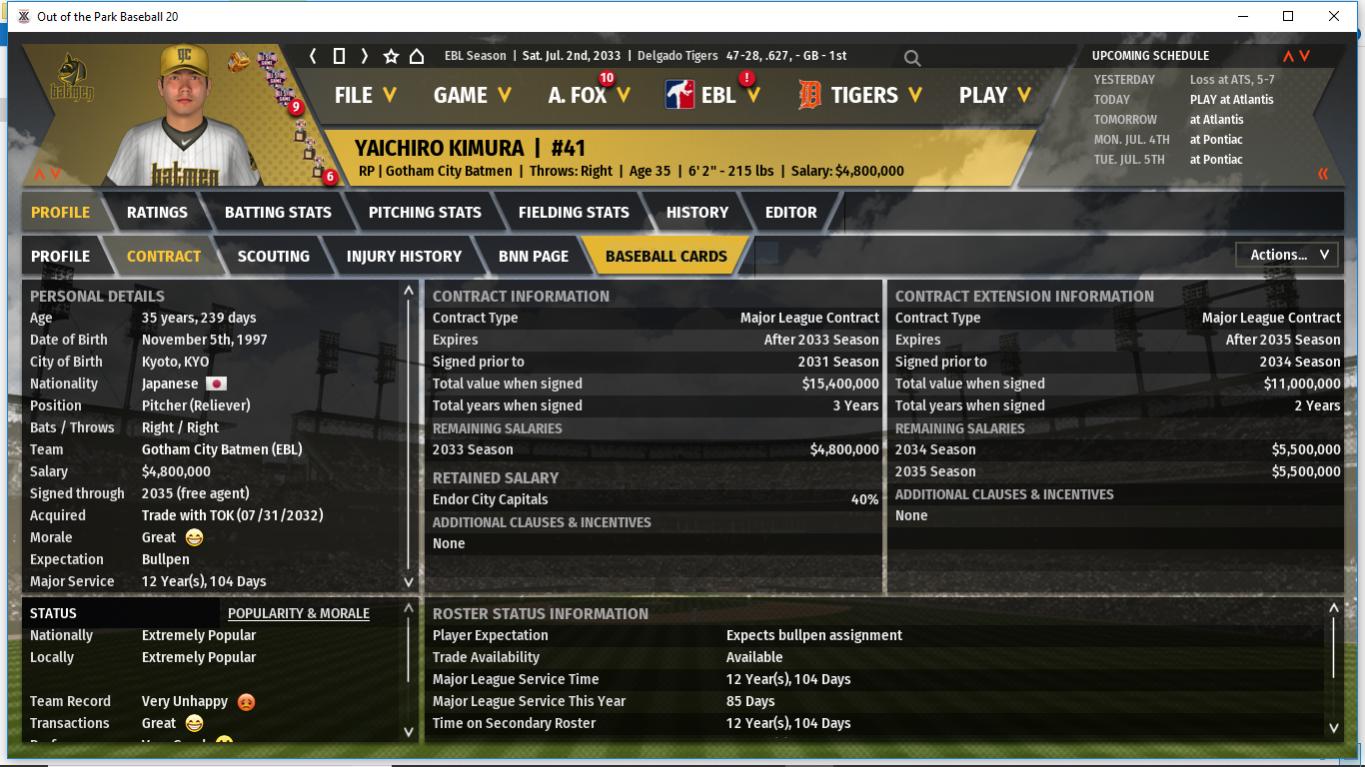Open the Actions dropdown
This screenshot has width=1365, height=767.
click(1288, 255)
